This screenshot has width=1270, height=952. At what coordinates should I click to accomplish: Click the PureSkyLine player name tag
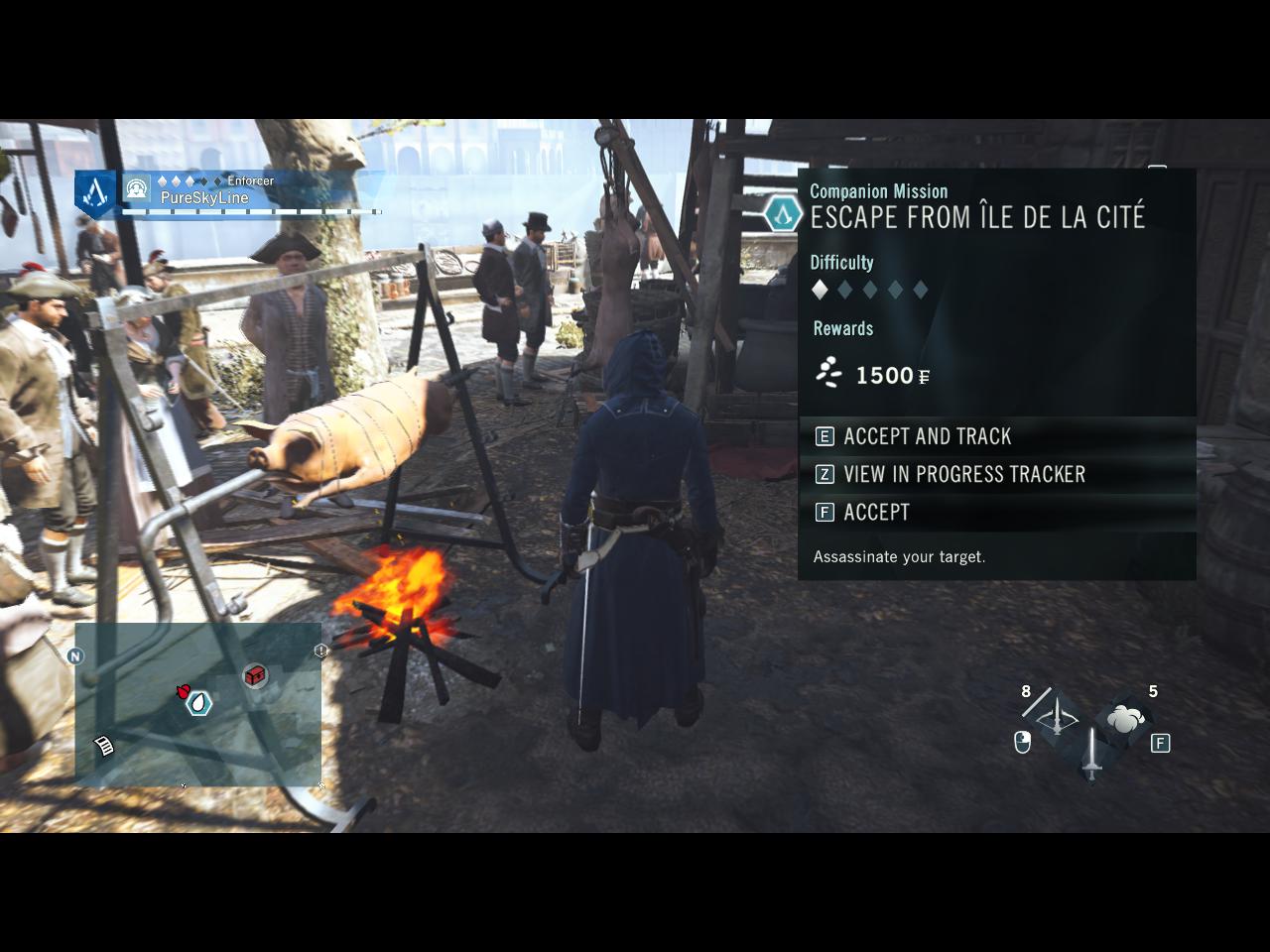(204, 197)
